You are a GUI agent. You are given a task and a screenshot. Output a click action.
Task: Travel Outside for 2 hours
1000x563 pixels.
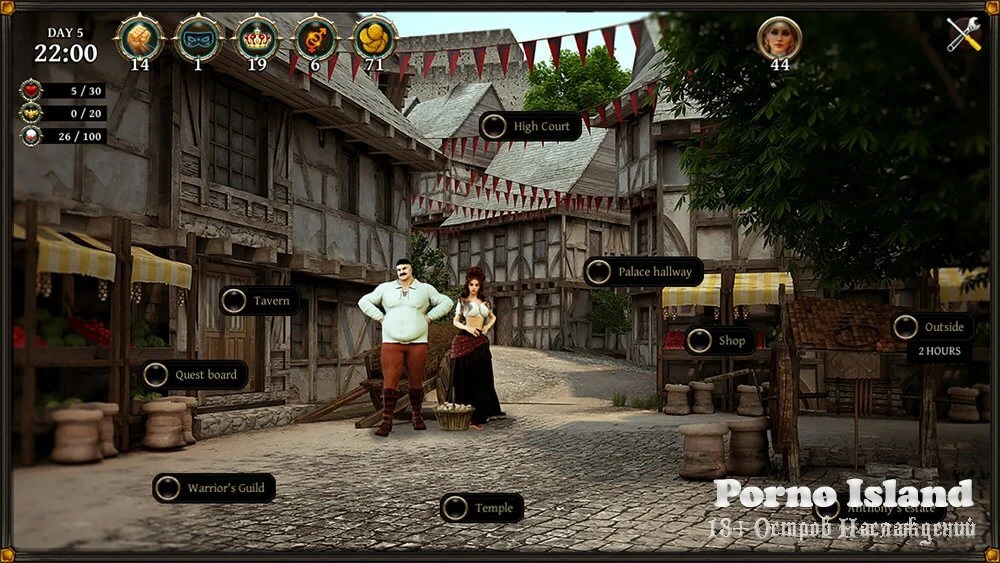[x=932, y=327]
